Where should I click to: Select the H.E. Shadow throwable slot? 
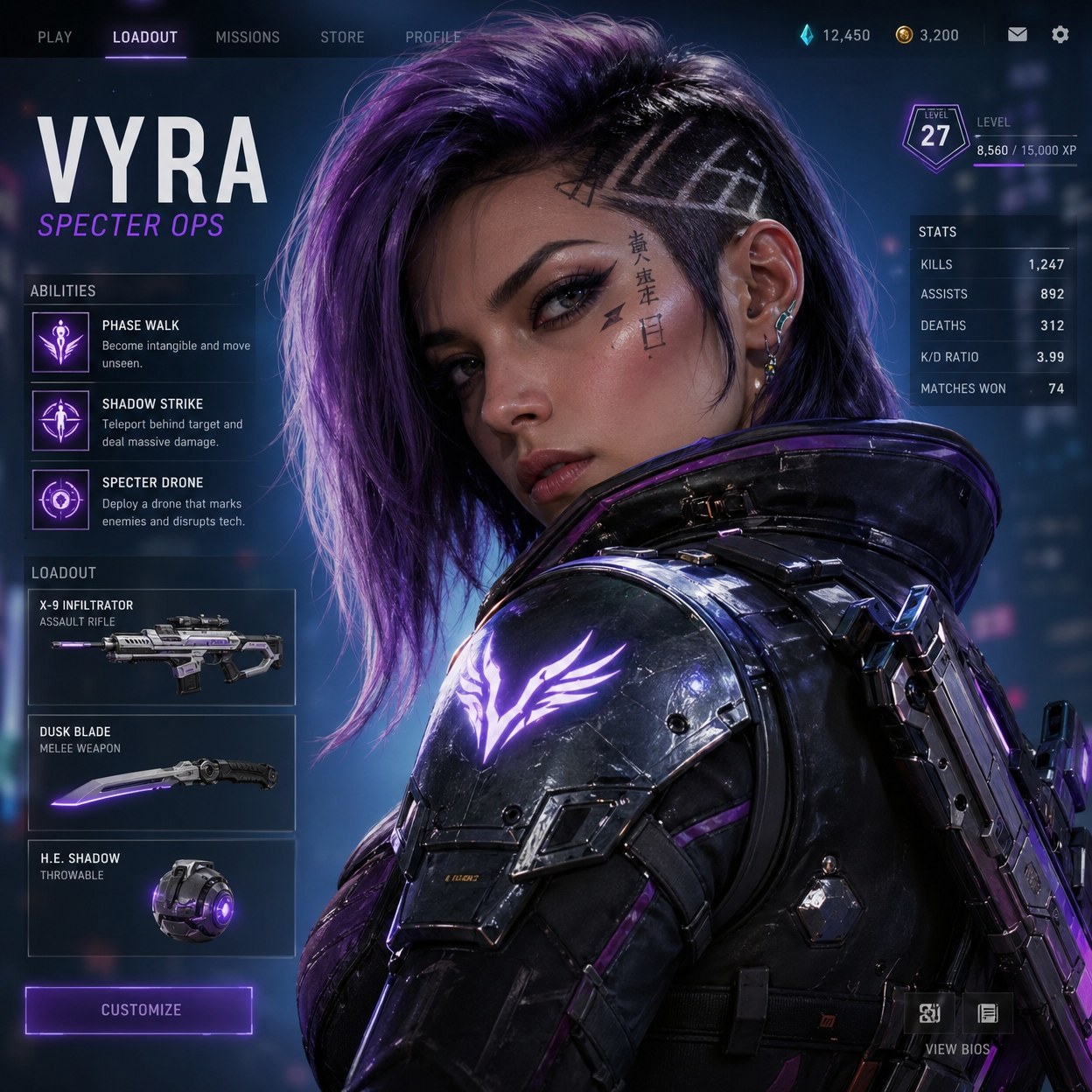162,899
